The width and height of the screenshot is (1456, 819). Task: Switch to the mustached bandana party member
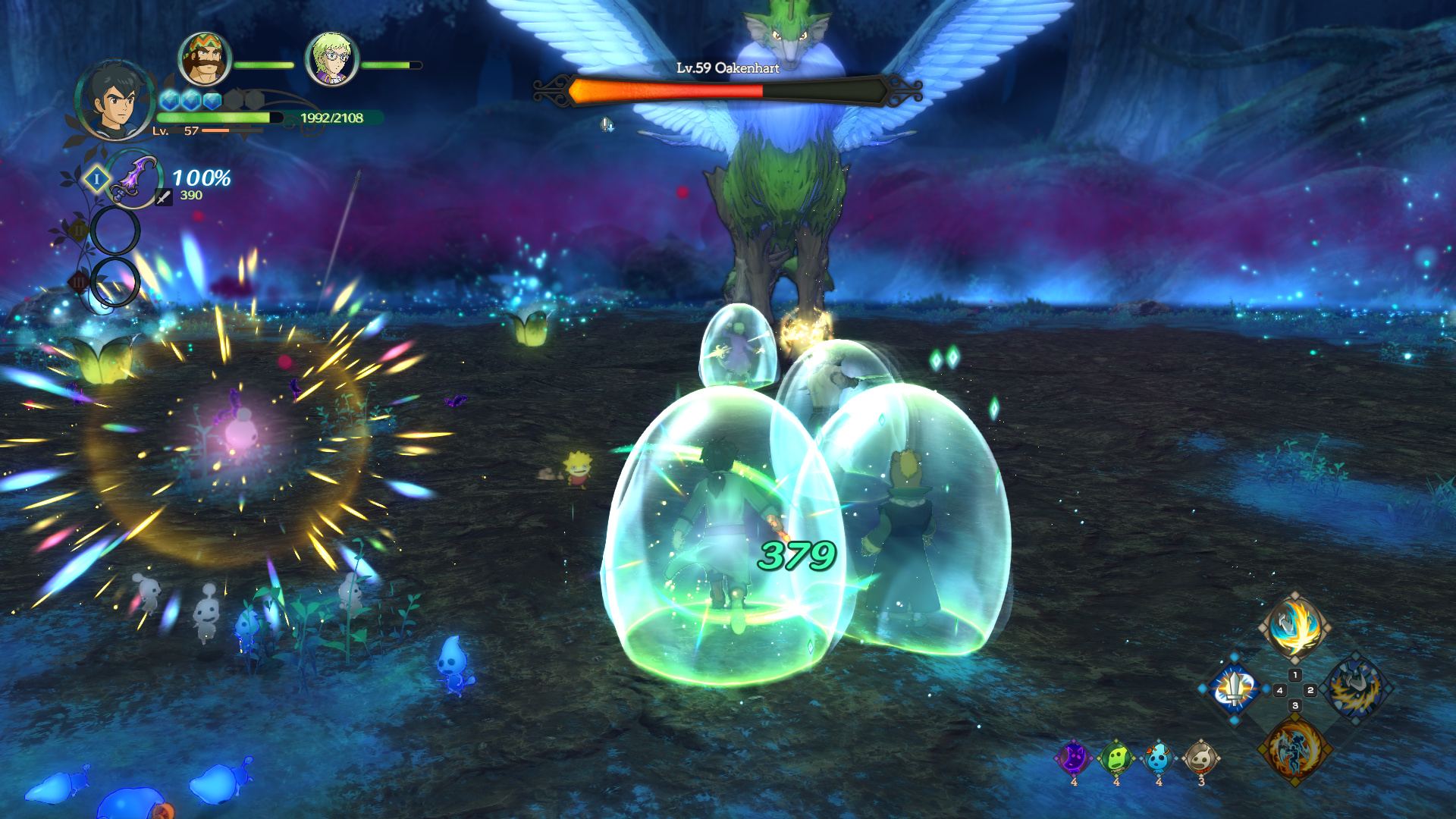click(204, 59)
